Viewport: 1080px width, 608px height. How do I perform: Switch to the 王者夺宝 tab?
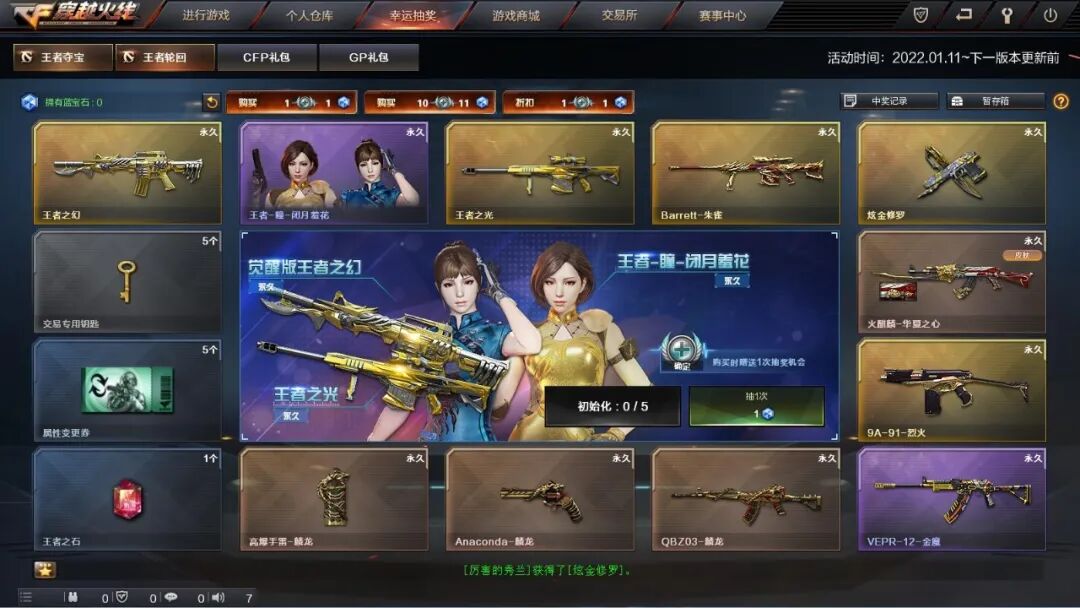(62, 58)
